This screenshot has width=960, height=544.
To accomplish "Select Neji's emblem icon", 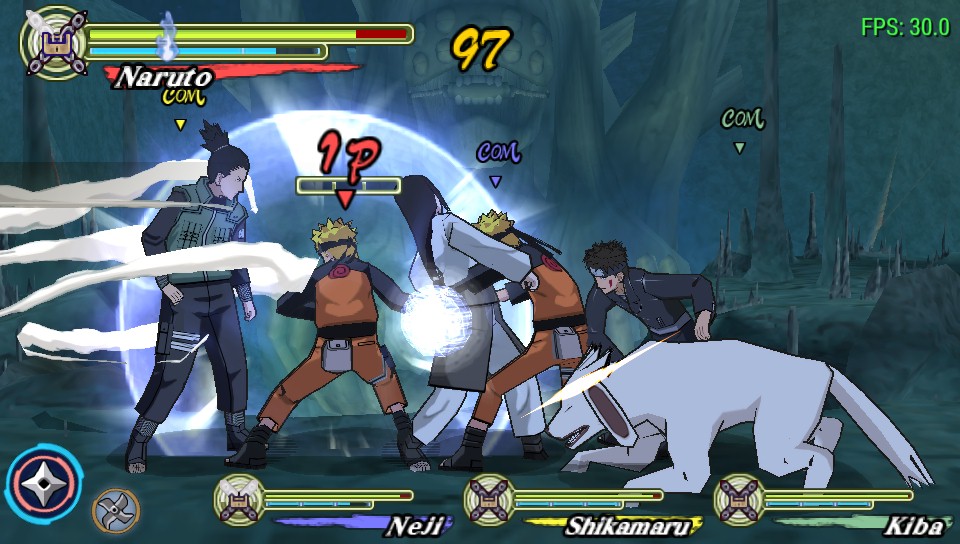I will 240,499.
